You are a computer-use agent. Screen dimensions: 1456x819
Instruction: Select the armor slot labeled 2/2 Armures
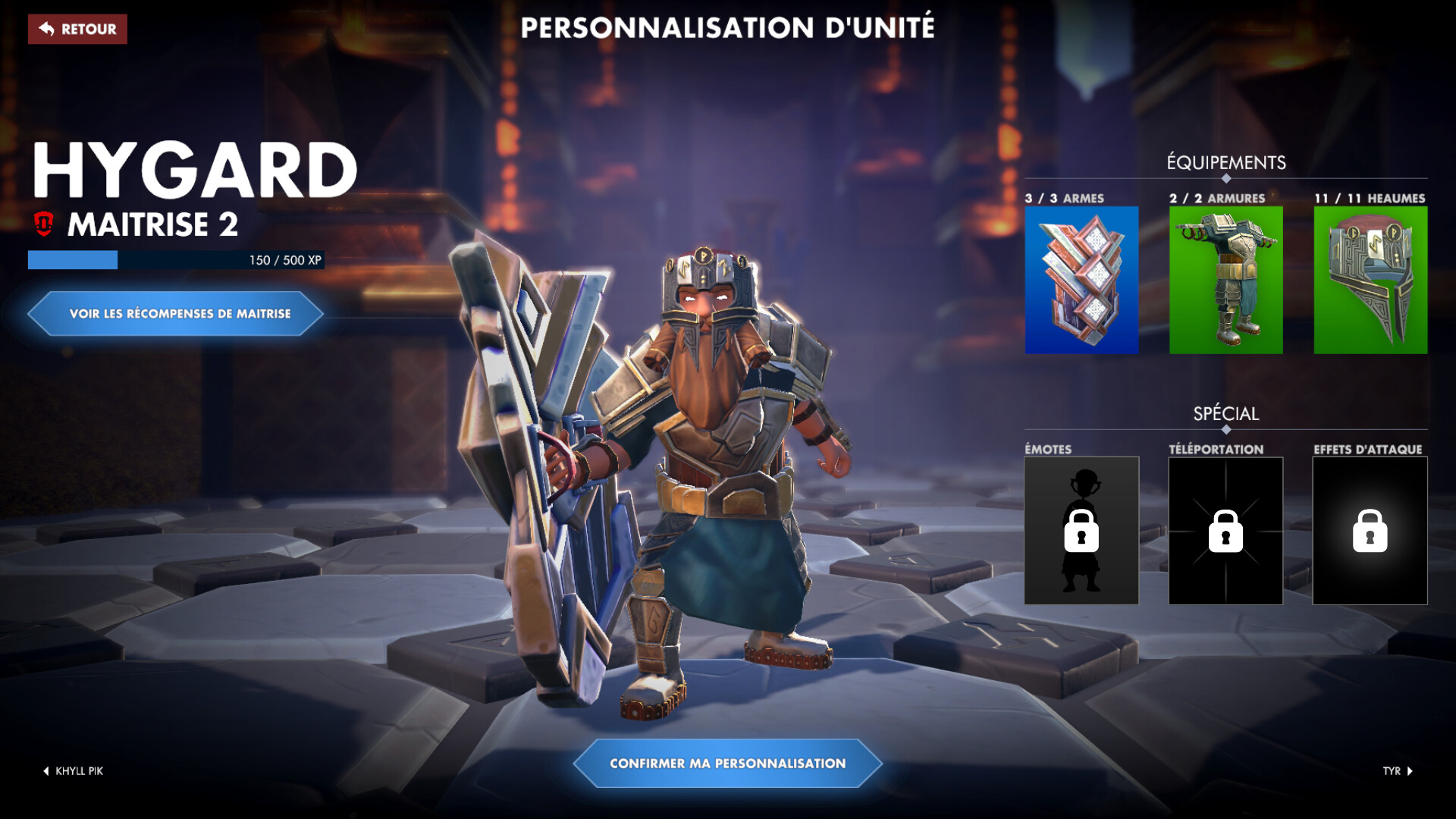click(1225, 281)
